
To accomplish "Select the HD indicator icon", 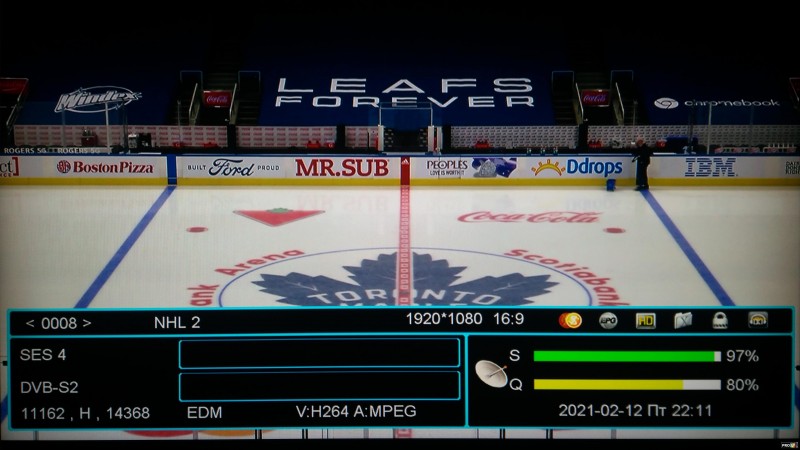I will click(x=645, y=321).
